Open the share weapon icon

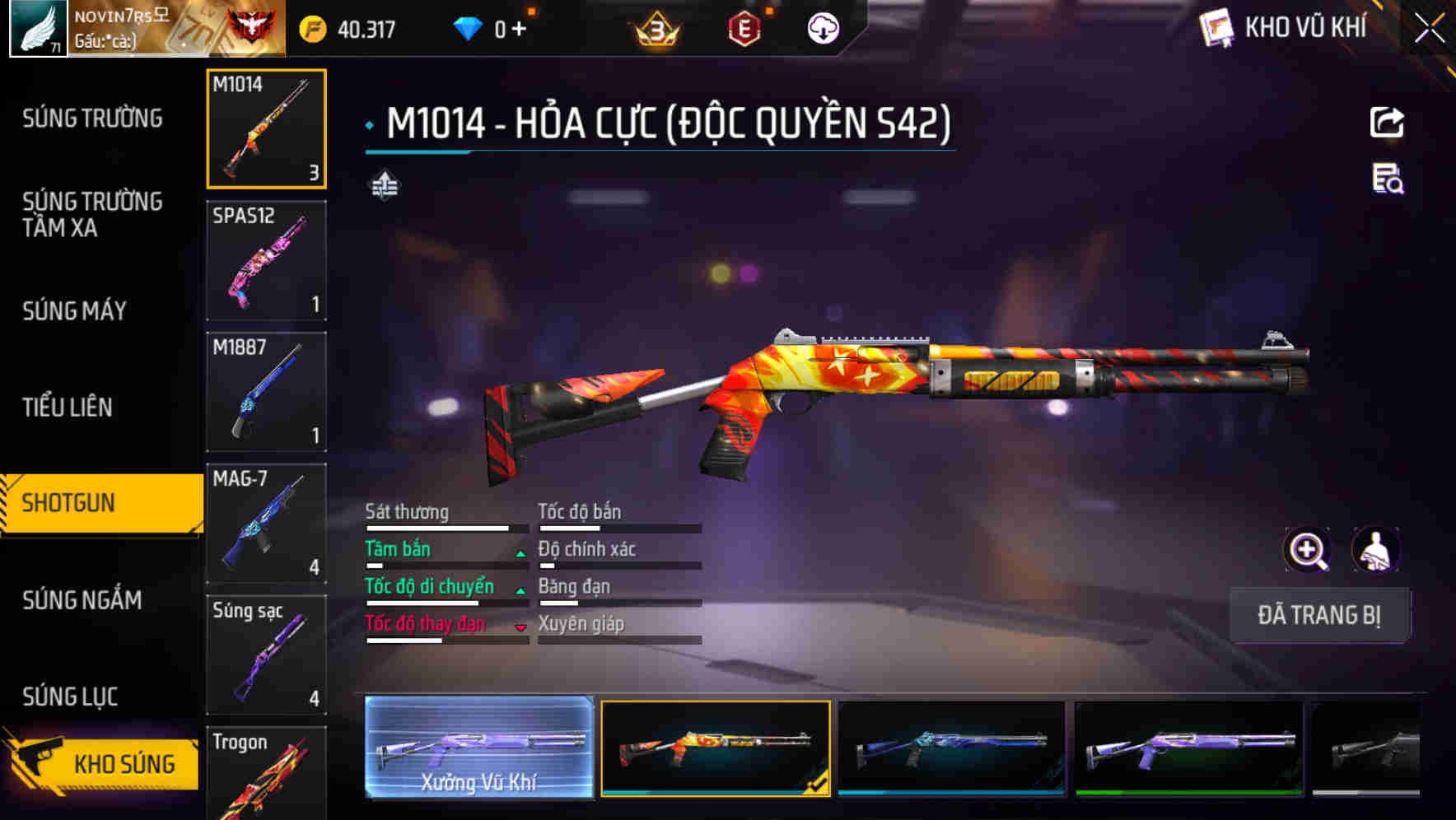point(1388,122)
